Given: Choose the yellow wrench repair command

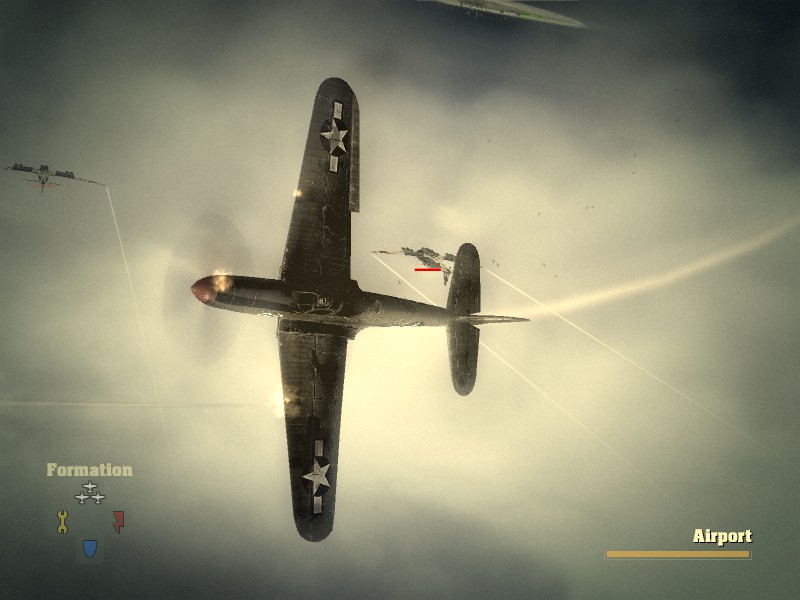Looking at the screenshot, I should point(62,521).
